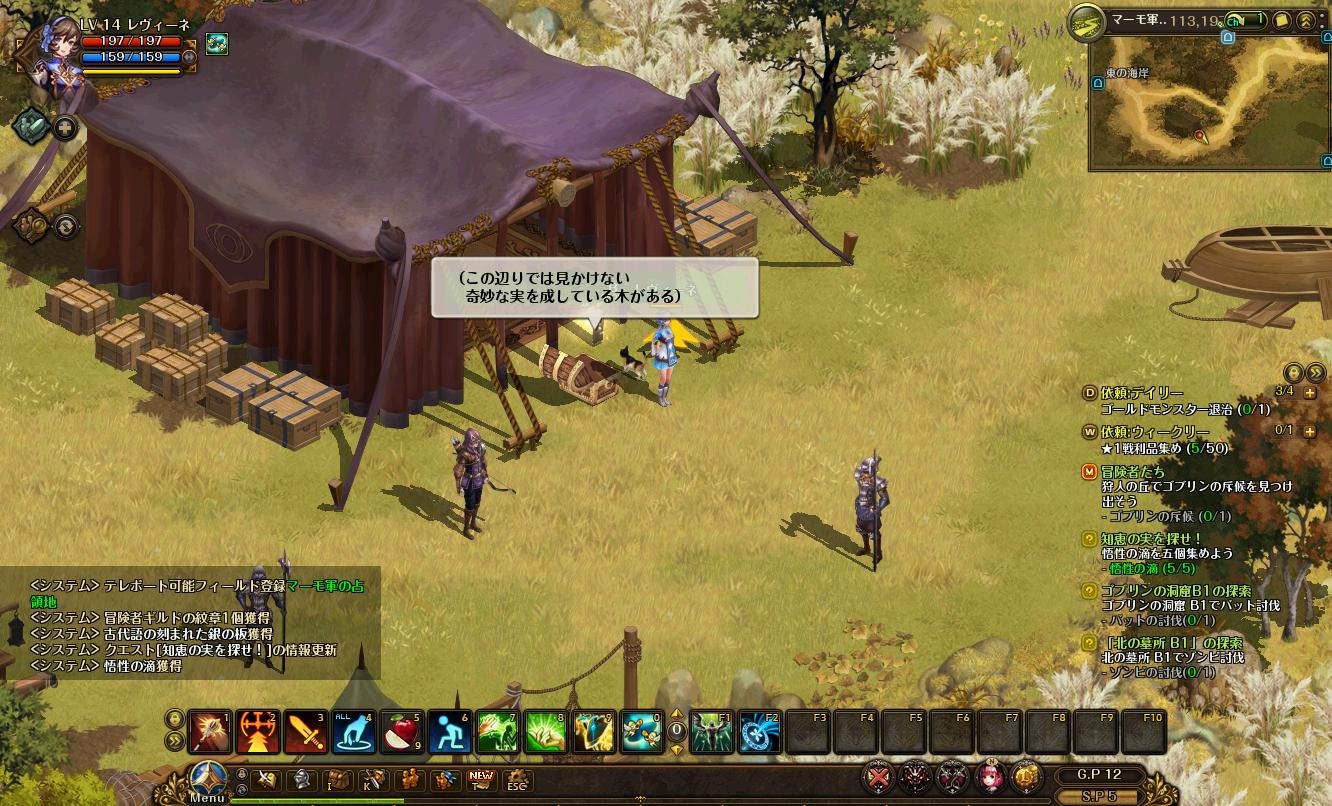This screenshot has width=1332, height=806.
Task: Activate the golden sword skill
Action: (304, 732)
